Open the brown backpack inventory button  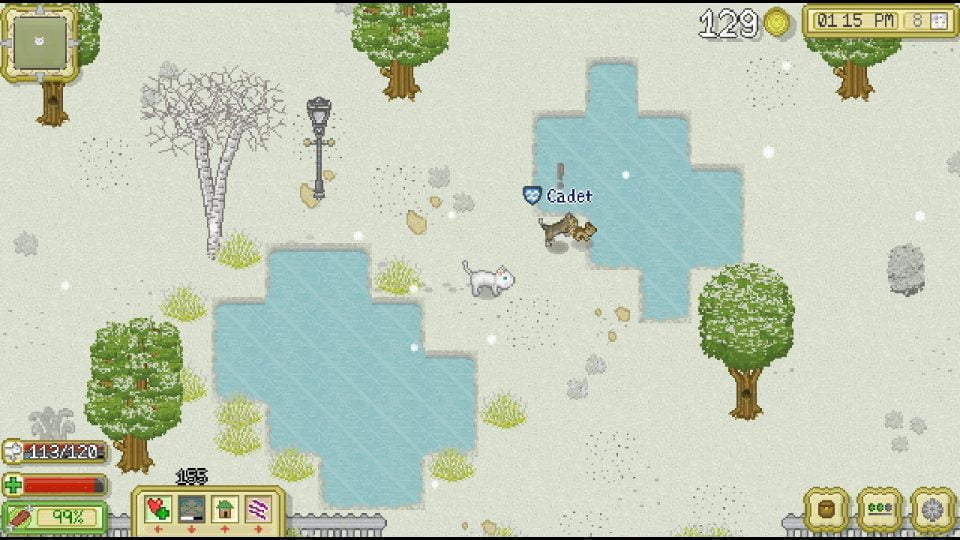826,509
